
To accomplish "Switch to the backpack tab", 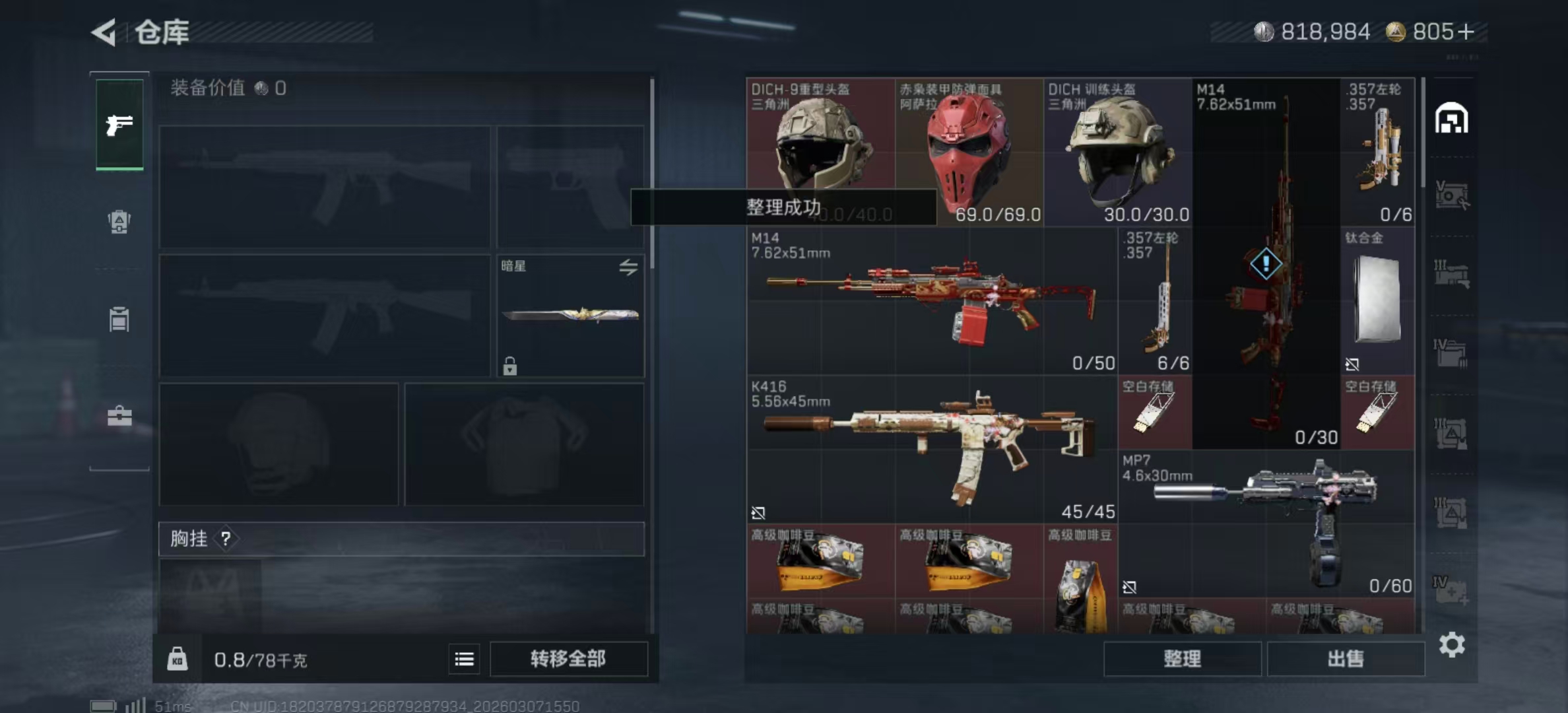I will point(119,222).
